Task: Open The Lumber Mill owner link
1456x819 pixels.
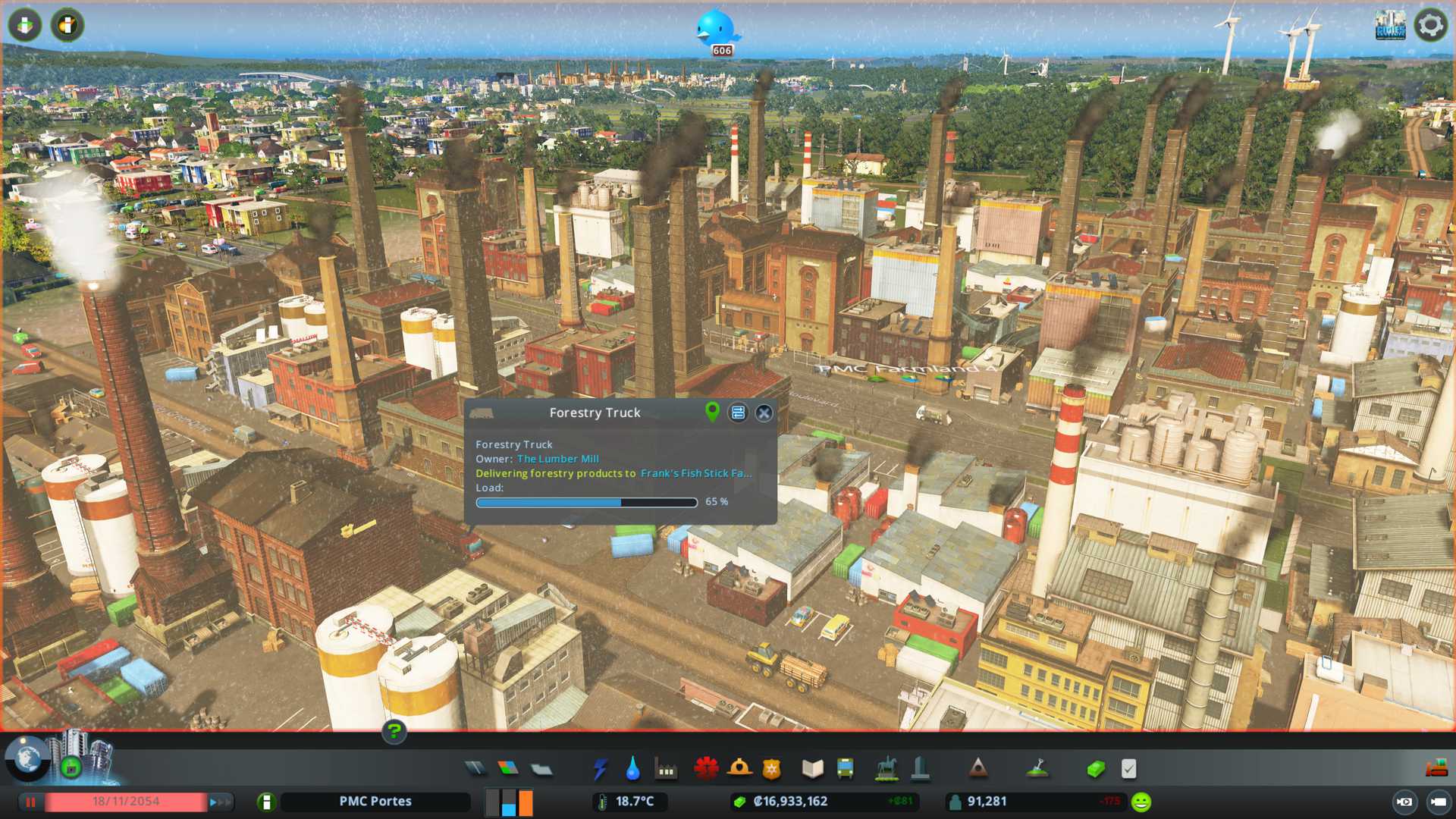Action: 557,459
